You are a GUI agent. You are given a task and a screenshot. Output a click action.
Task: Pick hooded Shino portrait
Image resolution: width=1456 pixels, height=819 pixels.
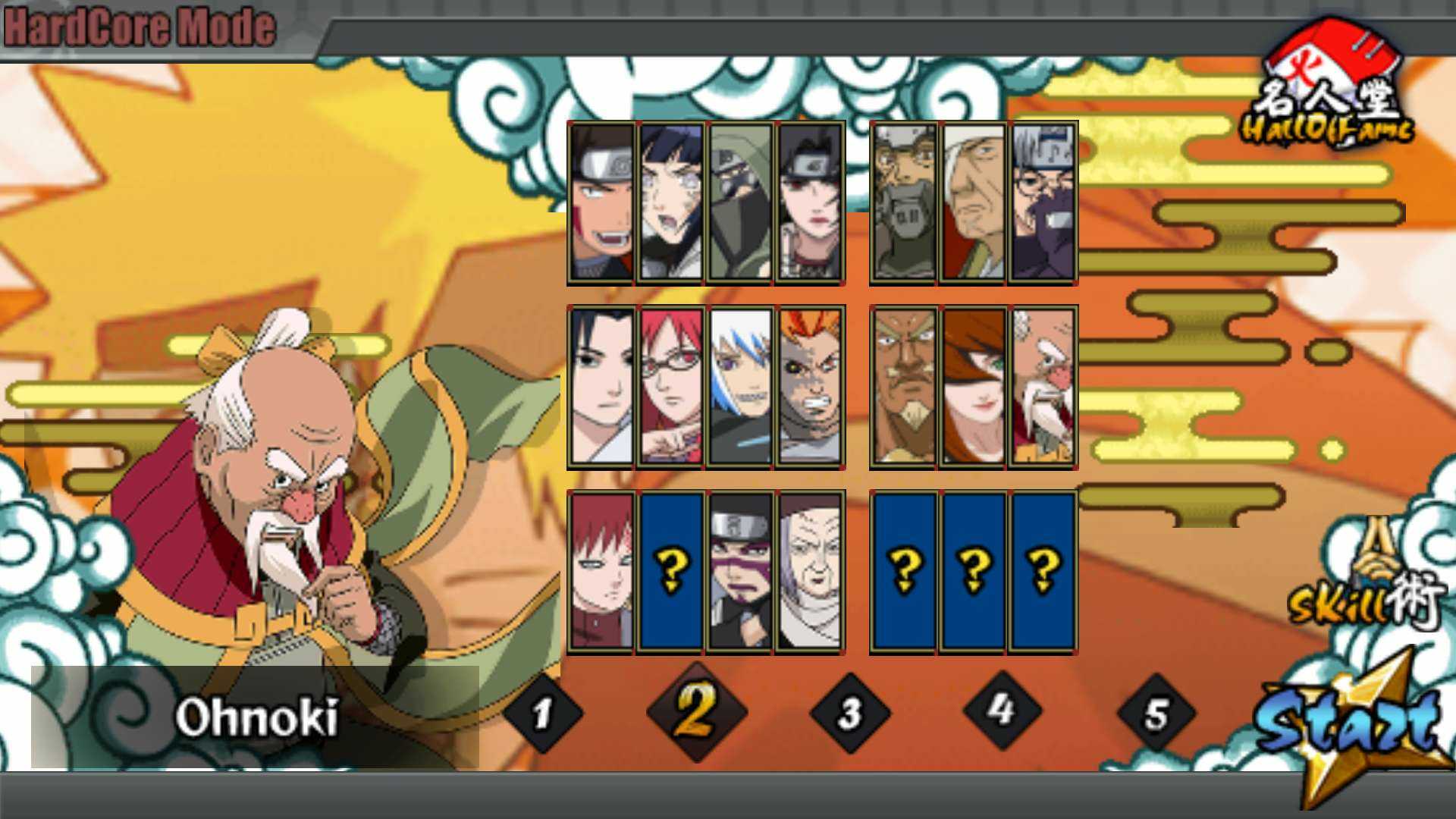point(740,203)
